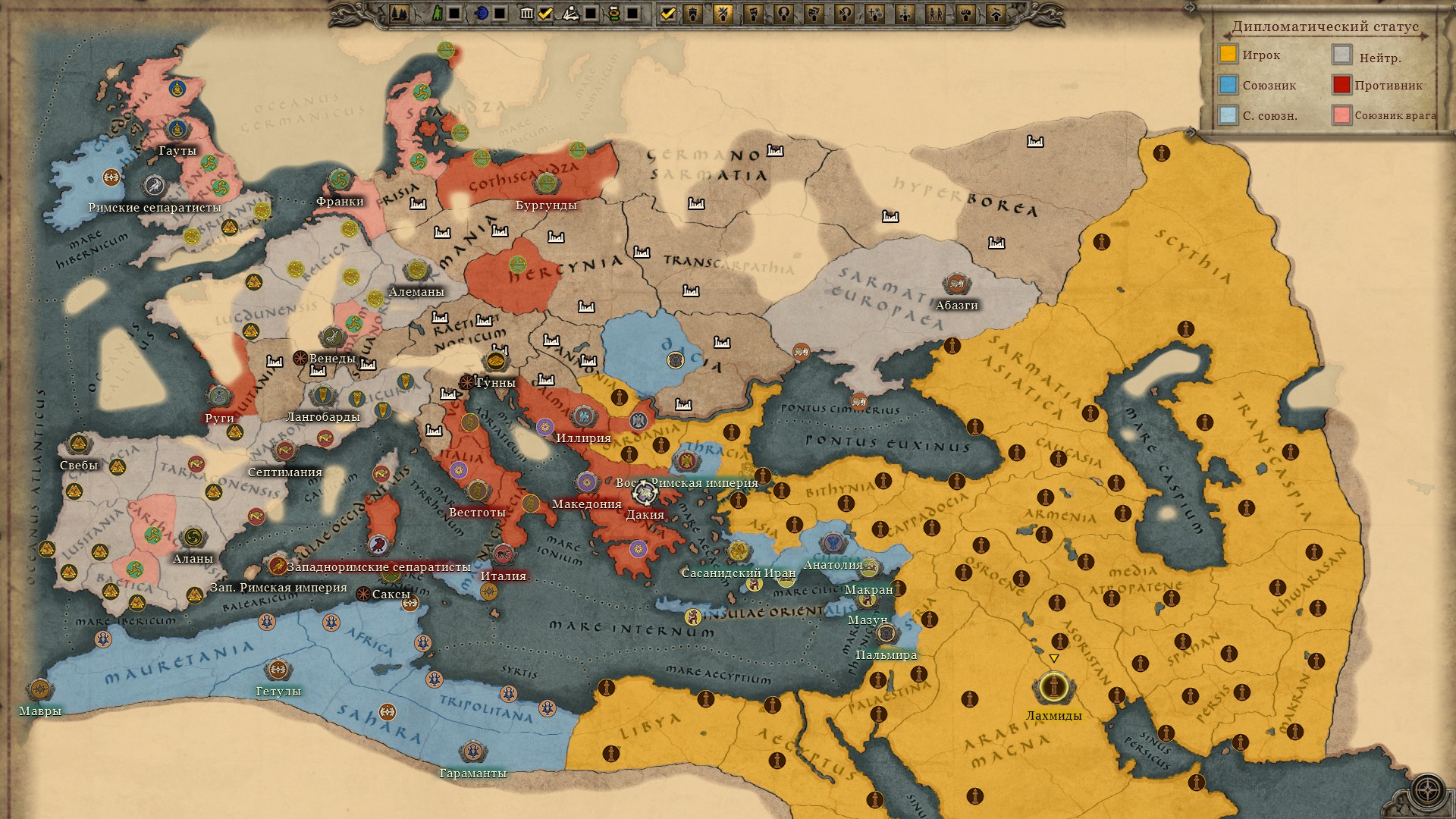This screenshot has width=1456, height=819.
Task: Select the Гауты faction marker
Action: pos(177,129)
